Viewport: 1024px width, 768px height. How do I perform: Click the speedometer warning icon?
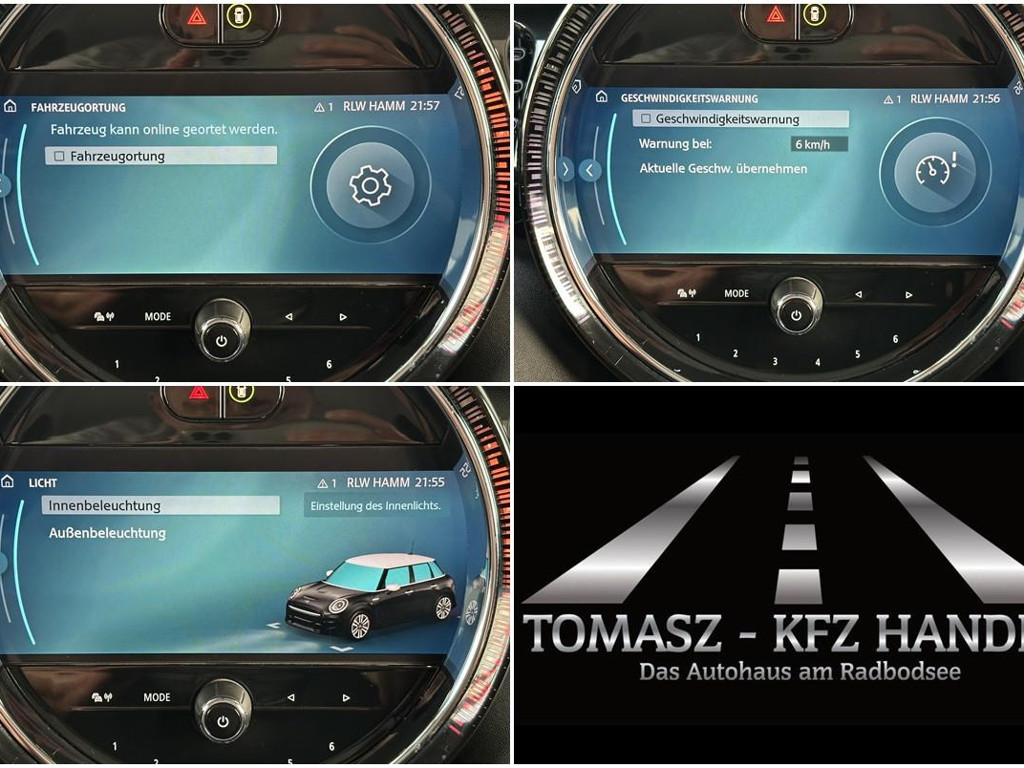[935, 170]
